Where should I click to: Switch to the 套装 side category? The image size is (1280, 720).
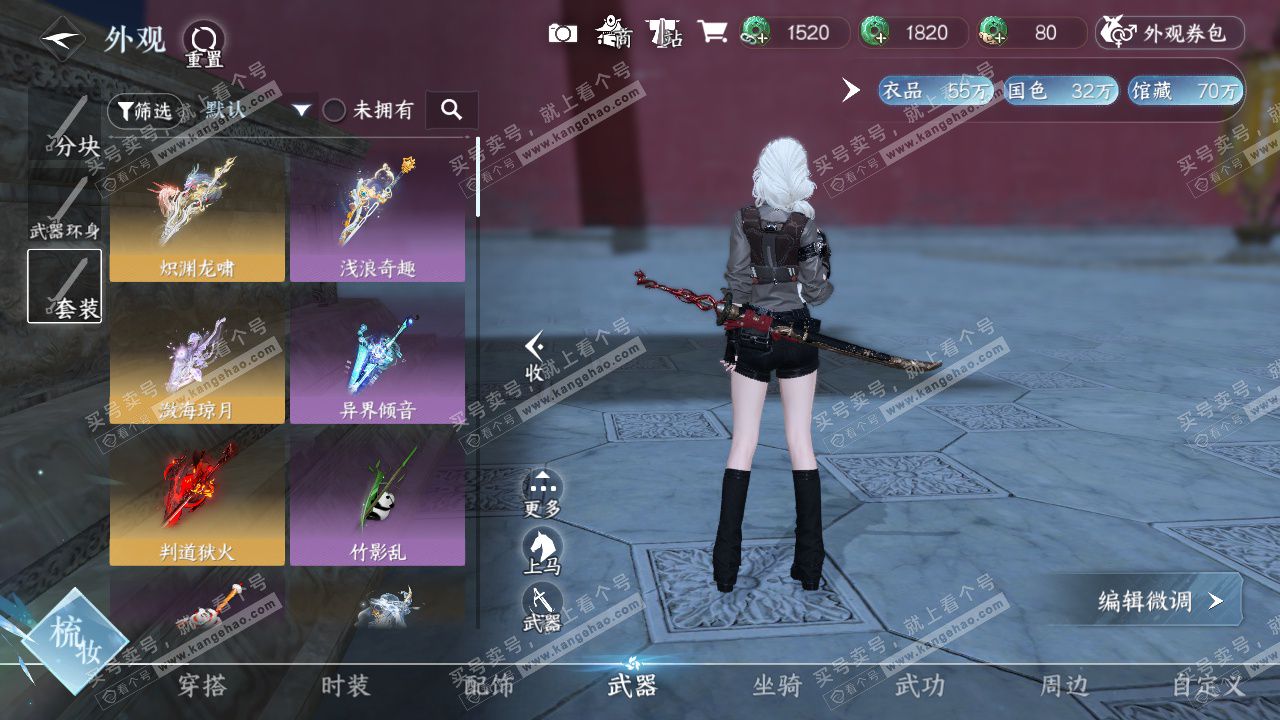click(x=64, y=286)
